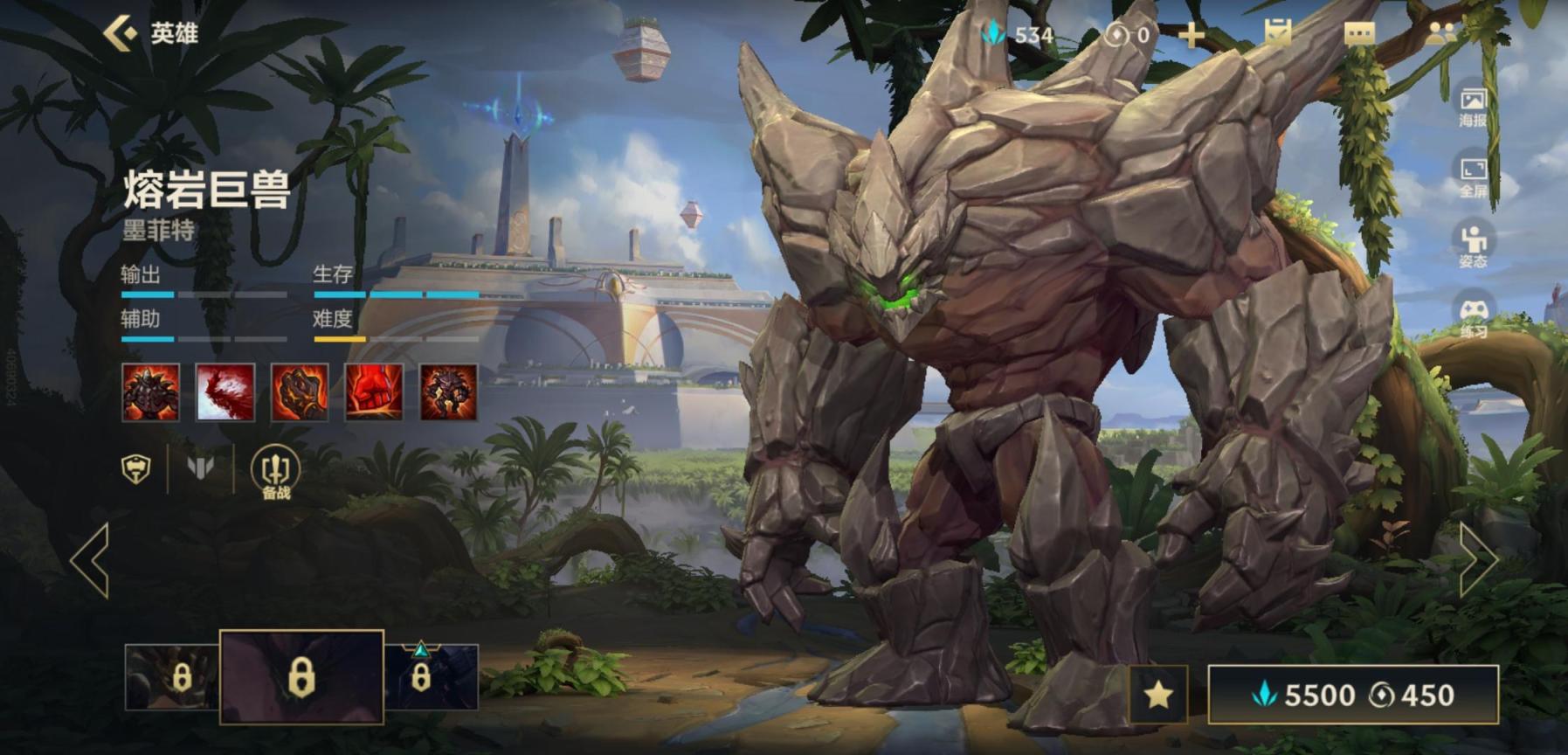View the red fist ground slam ability
The image size is (1568, 755).
pos(374,393)
